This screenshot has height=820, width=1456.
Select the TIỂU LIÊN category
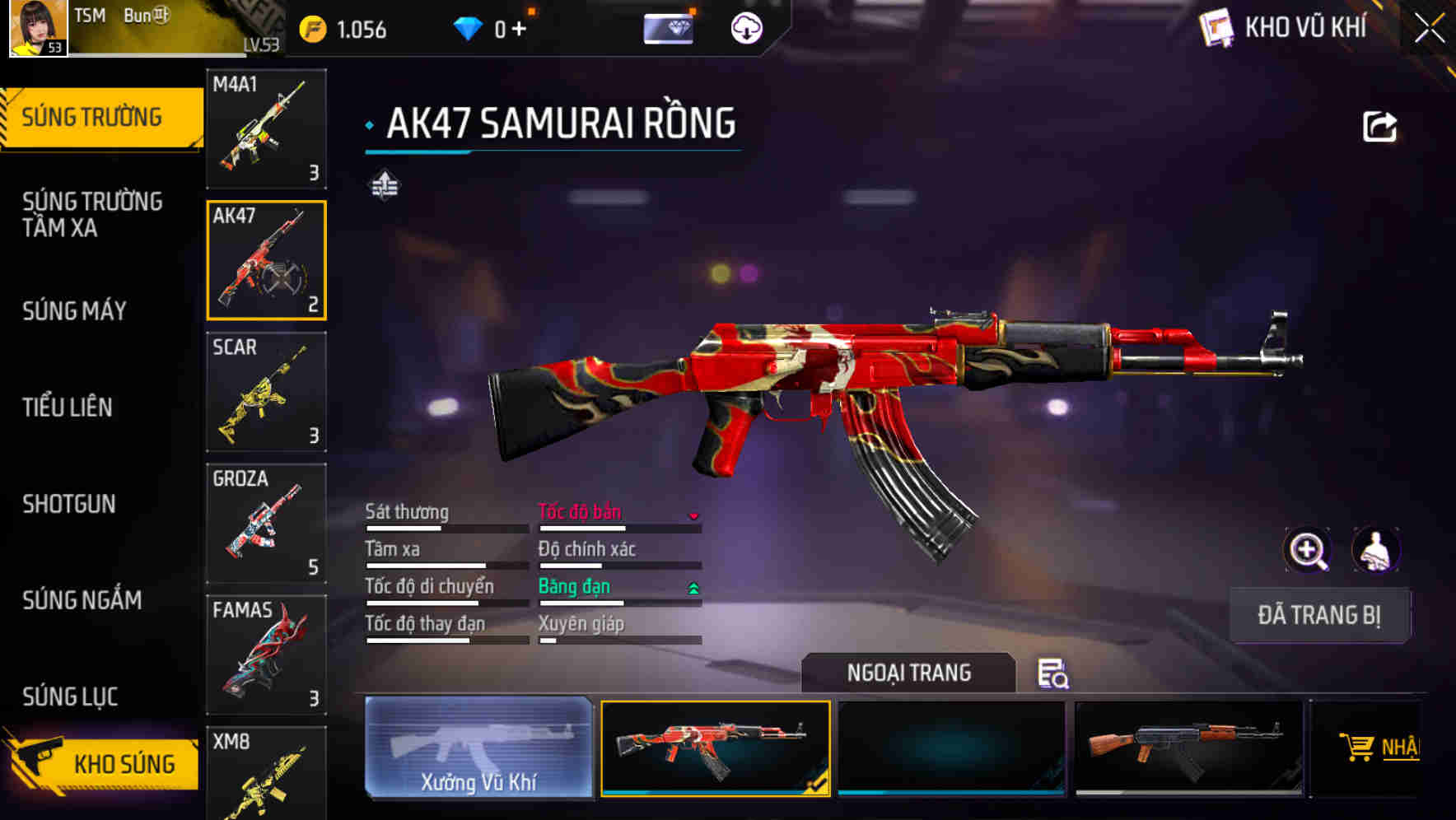pos(69,407)
